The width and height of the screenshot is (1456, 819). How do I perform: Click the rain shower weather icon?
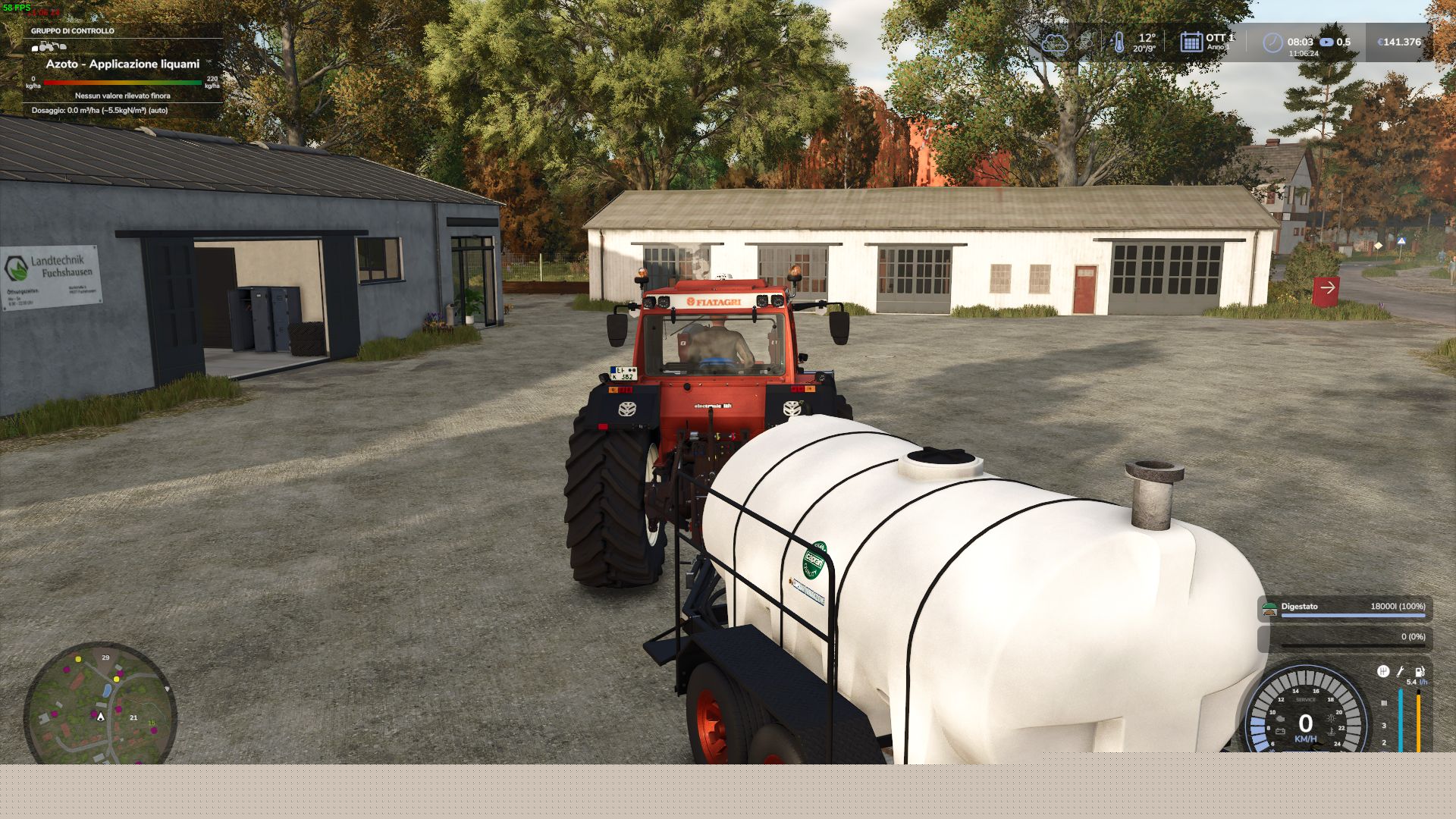(x=1084, y=42)
